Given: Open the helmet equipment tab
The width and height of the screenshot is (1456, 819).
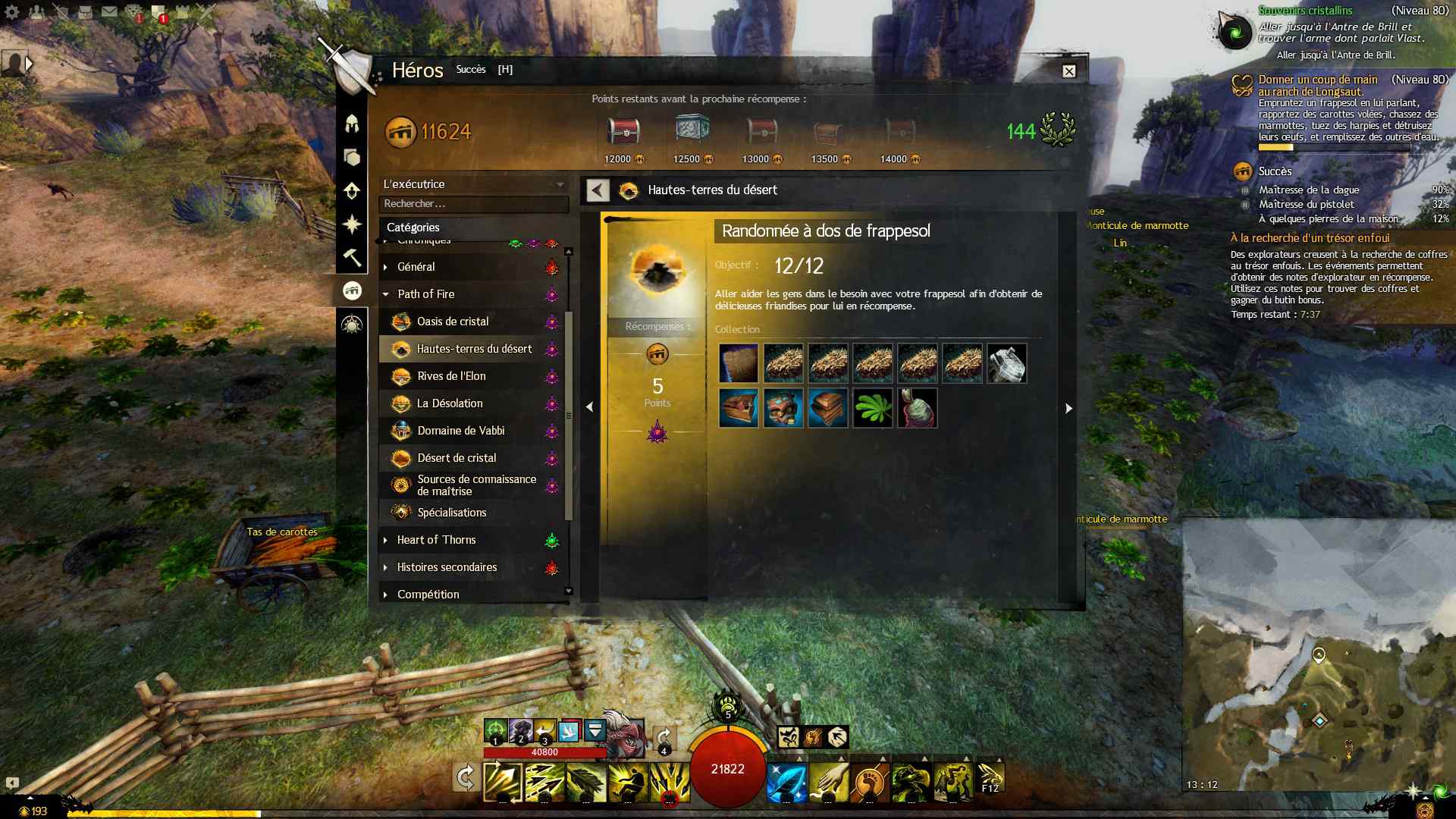Looking at the screenshot, I should coord(352,123).
